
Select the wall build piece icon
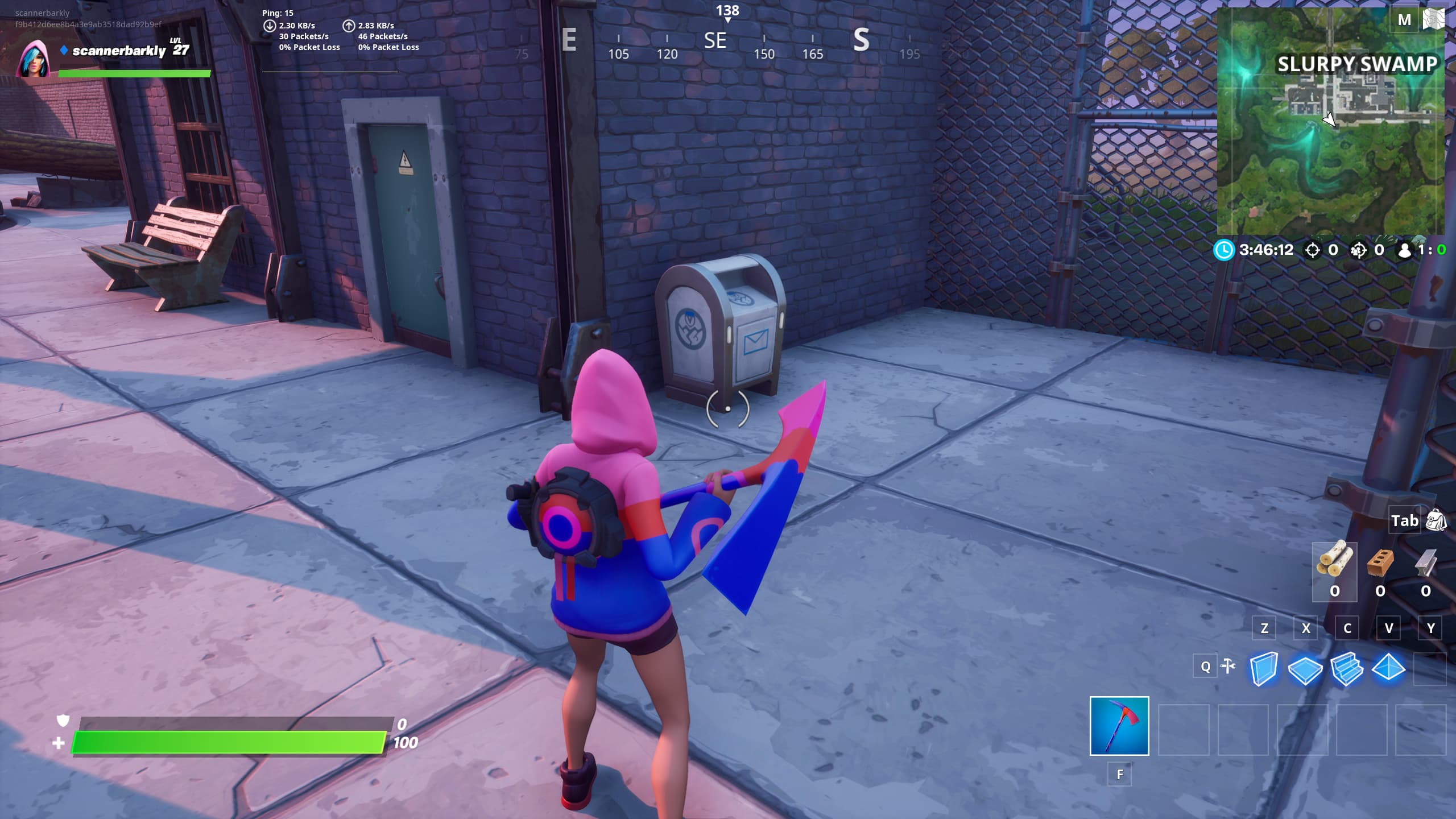1265,670
